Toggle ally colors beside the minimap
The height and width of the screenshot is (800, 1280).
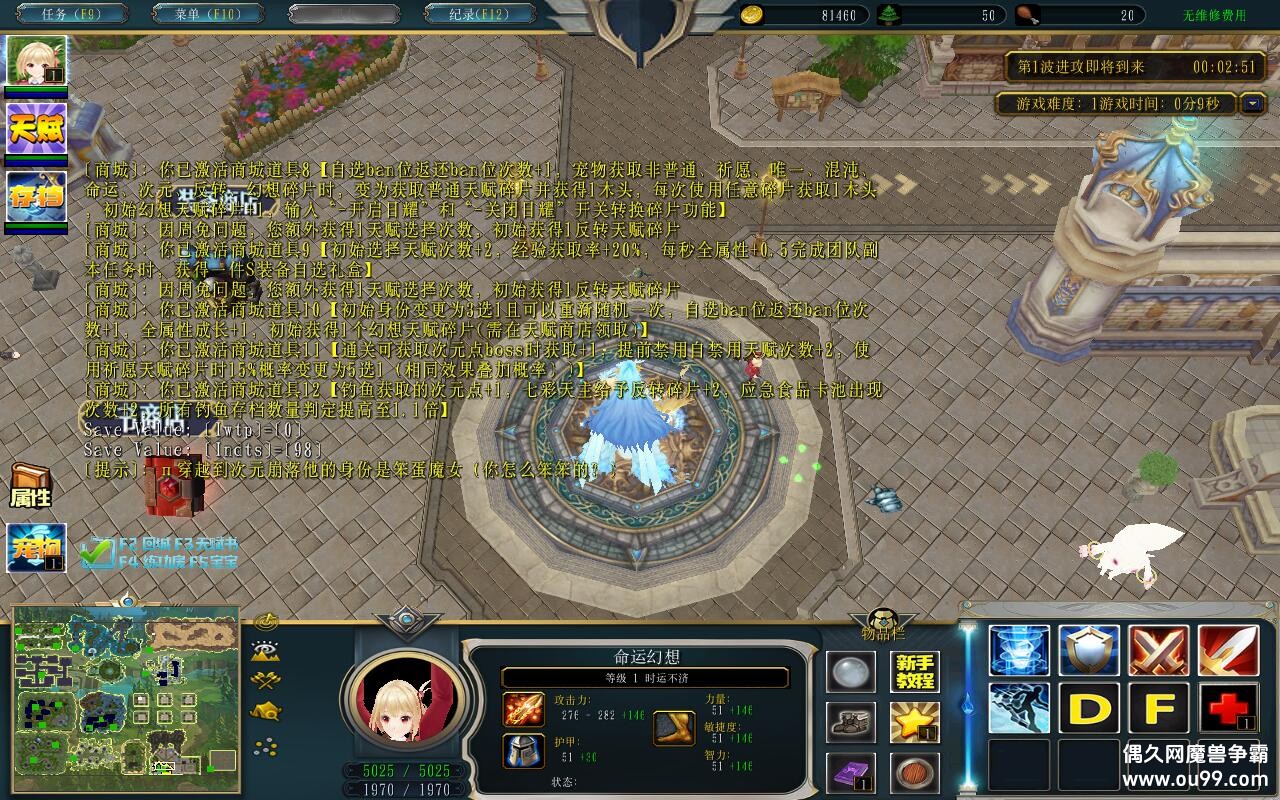point(264,680)
